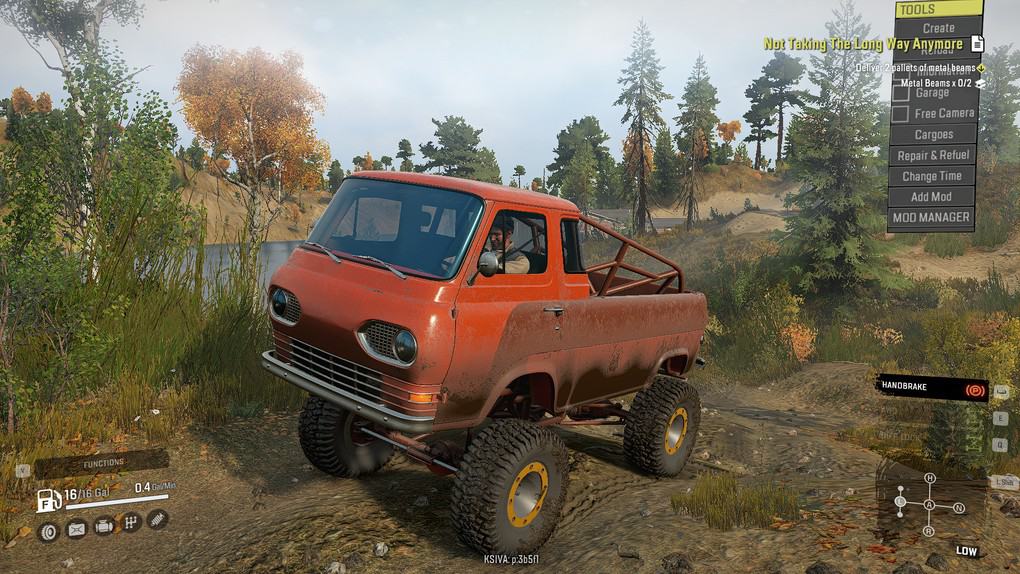Choose Change Time in Tools
Viewport: 1020px width, 574px height.
pos(932,176)
